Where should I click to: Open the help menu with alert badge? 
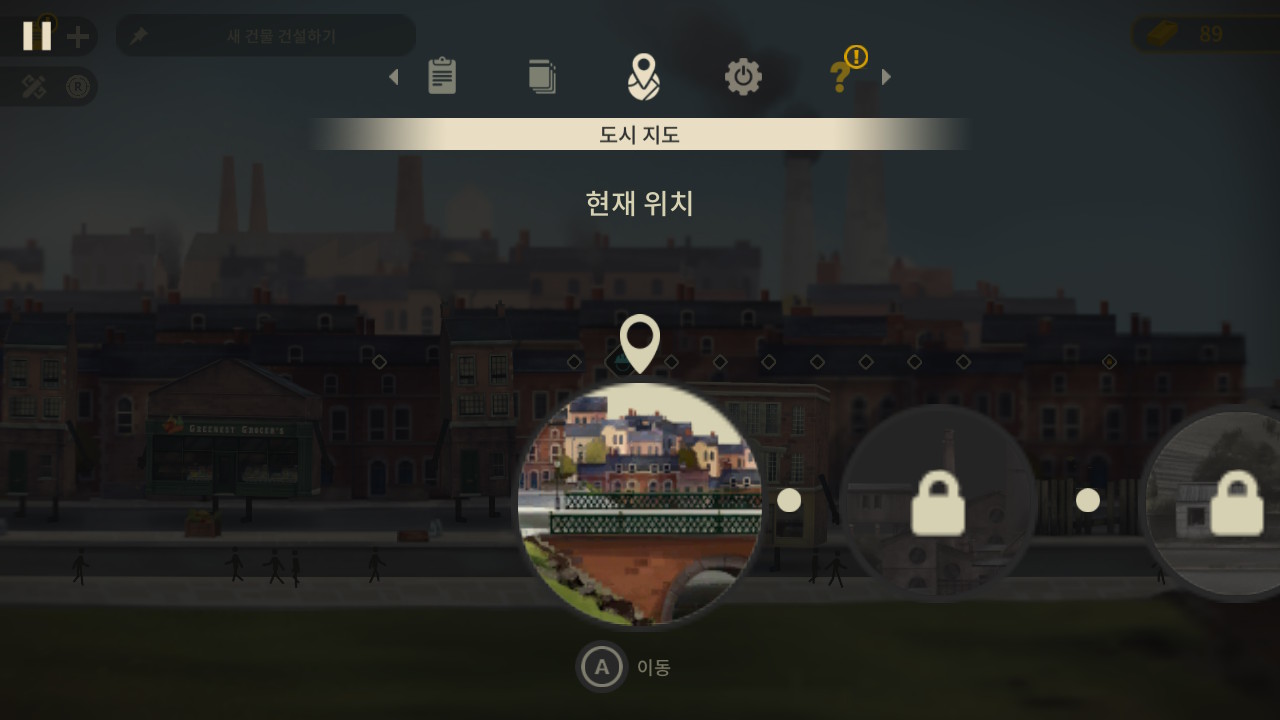[840, 76]
